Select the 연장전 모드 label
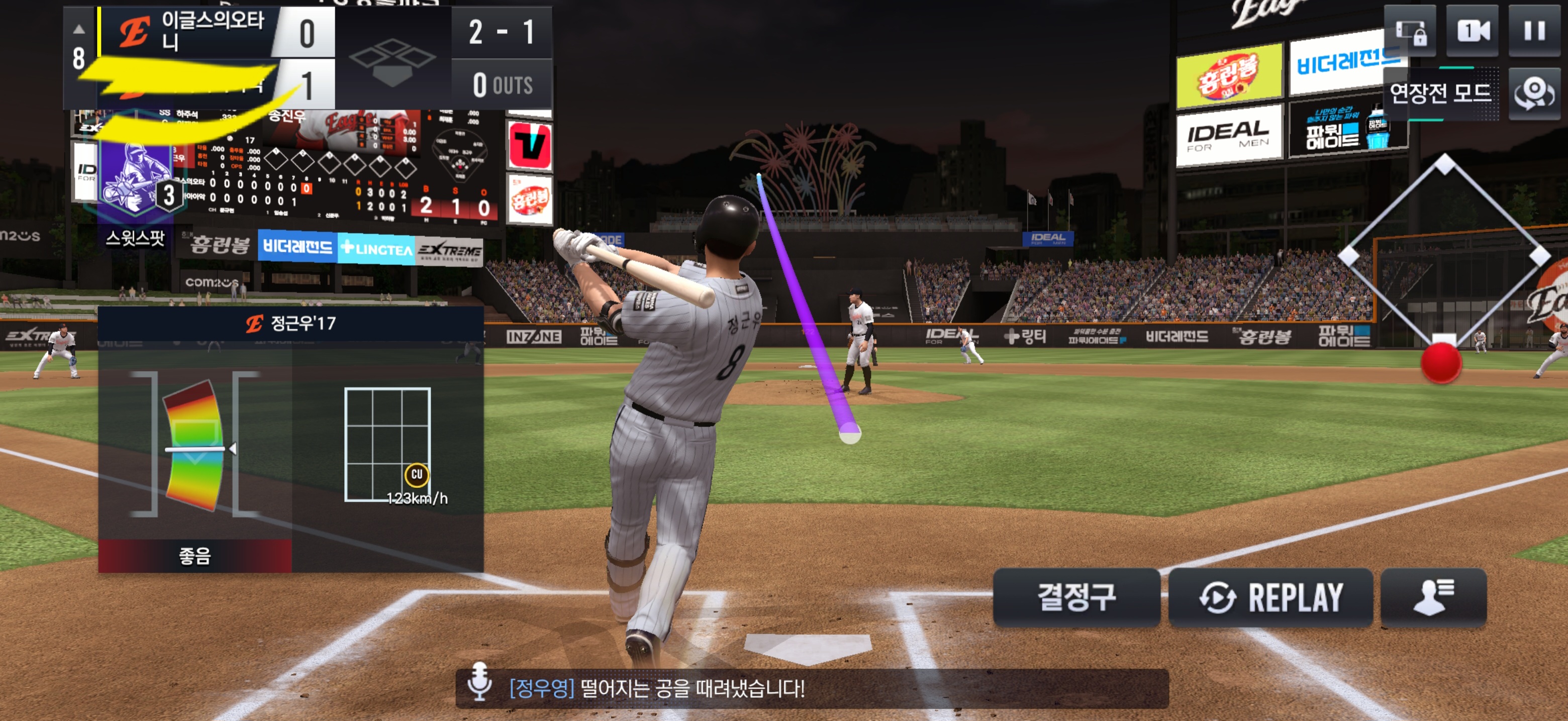The image size is (1568, 721). click(1440, 93)
